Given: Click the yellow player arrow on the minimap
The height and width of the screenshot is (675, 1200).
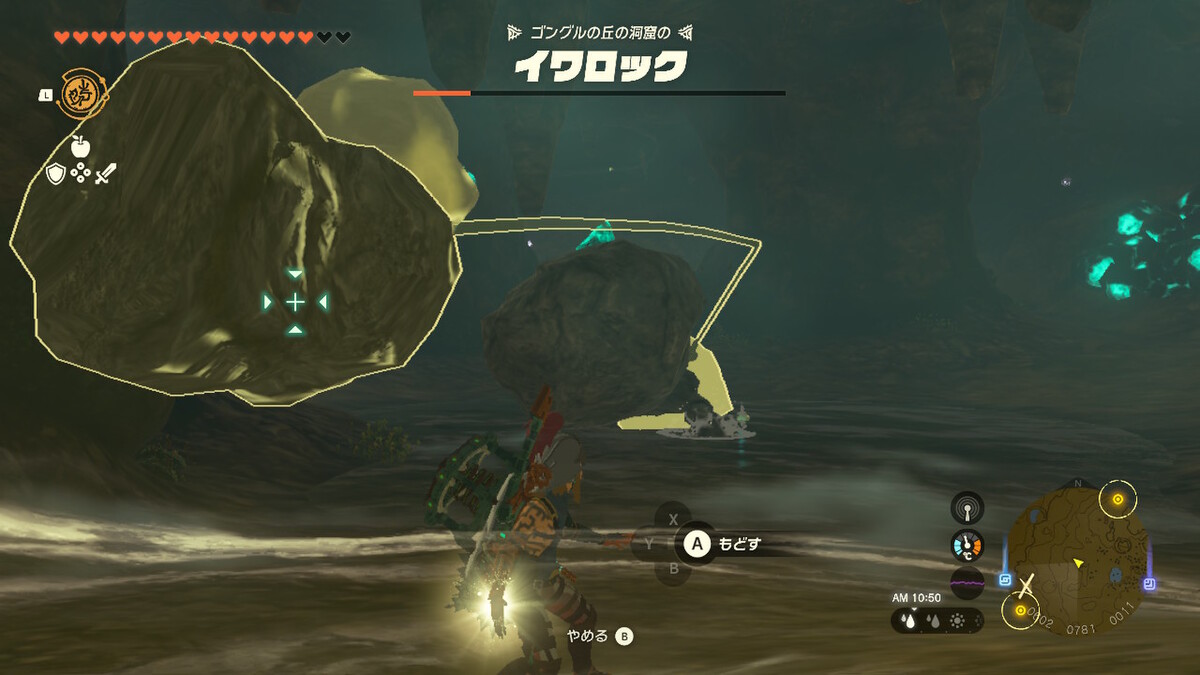Looking at the screenshot, I should click(1079, 564).
